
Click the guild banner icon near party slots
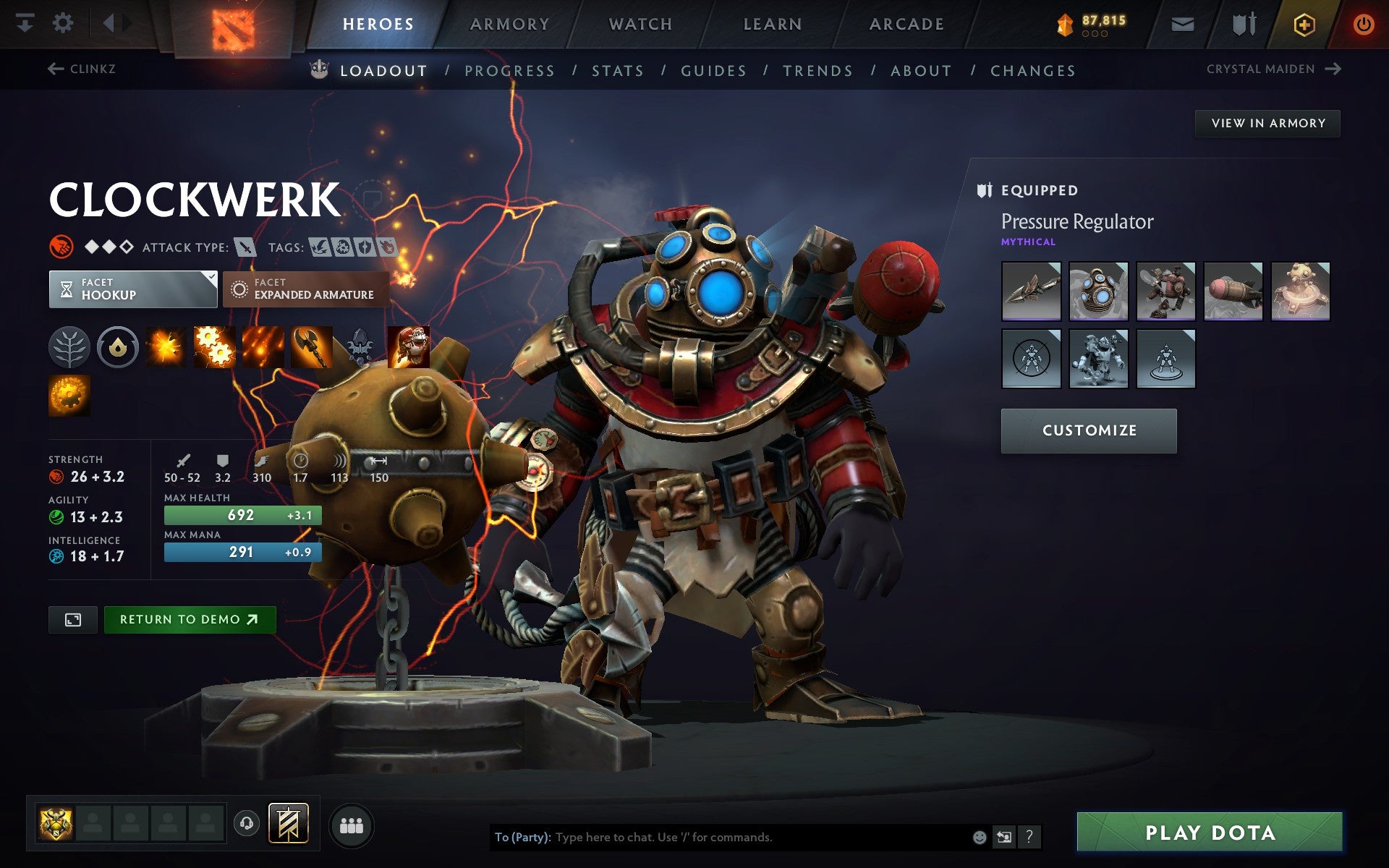(287, 823)
